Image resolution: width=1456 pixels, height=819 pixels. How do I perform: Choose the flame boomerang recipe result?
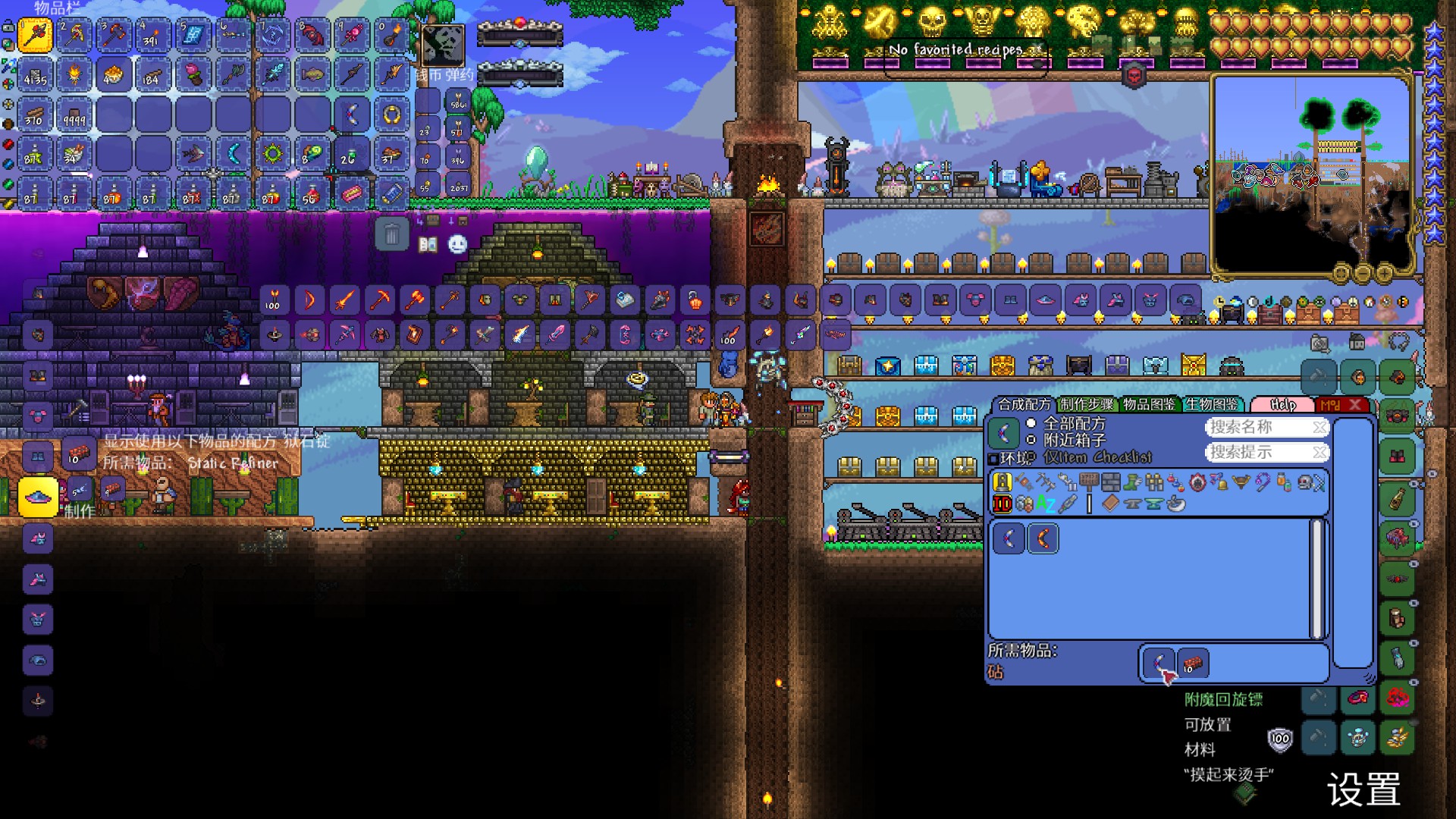pyautogui.click(x=1043, y=539)
